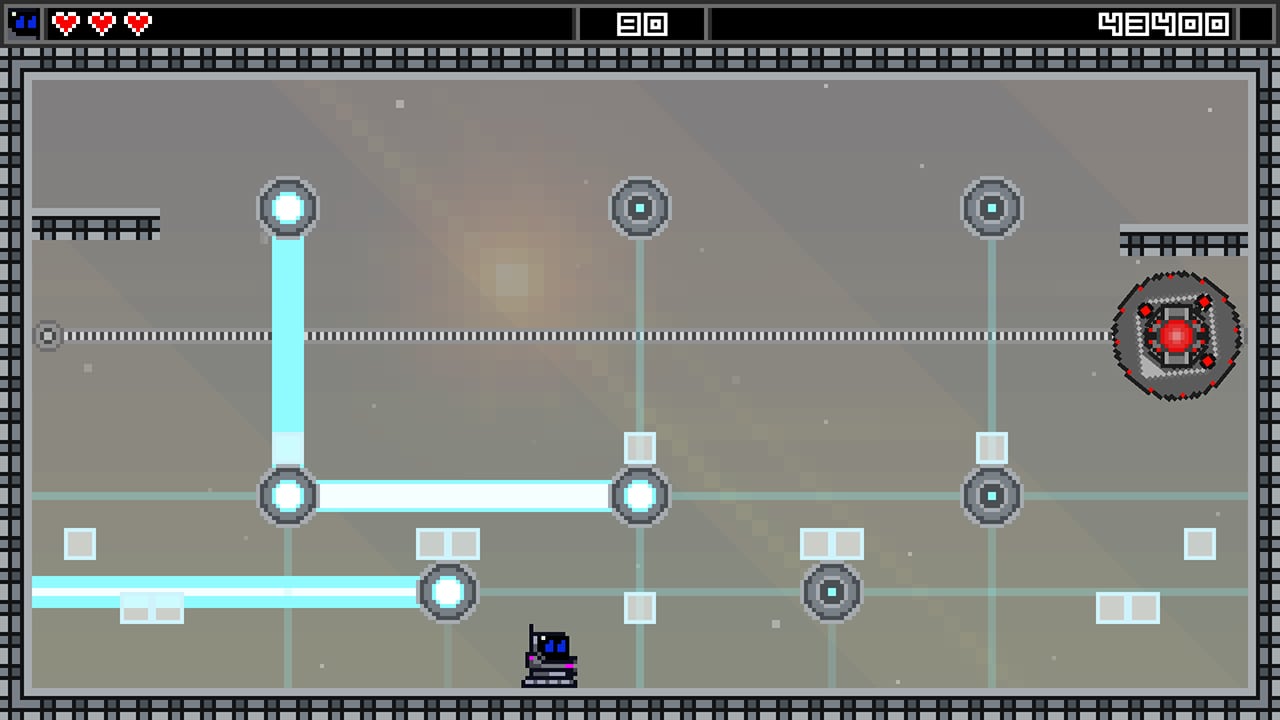Click the lit node above the robot character
This screenshot has height=720, width=1280.
click(x=447, y=592)
